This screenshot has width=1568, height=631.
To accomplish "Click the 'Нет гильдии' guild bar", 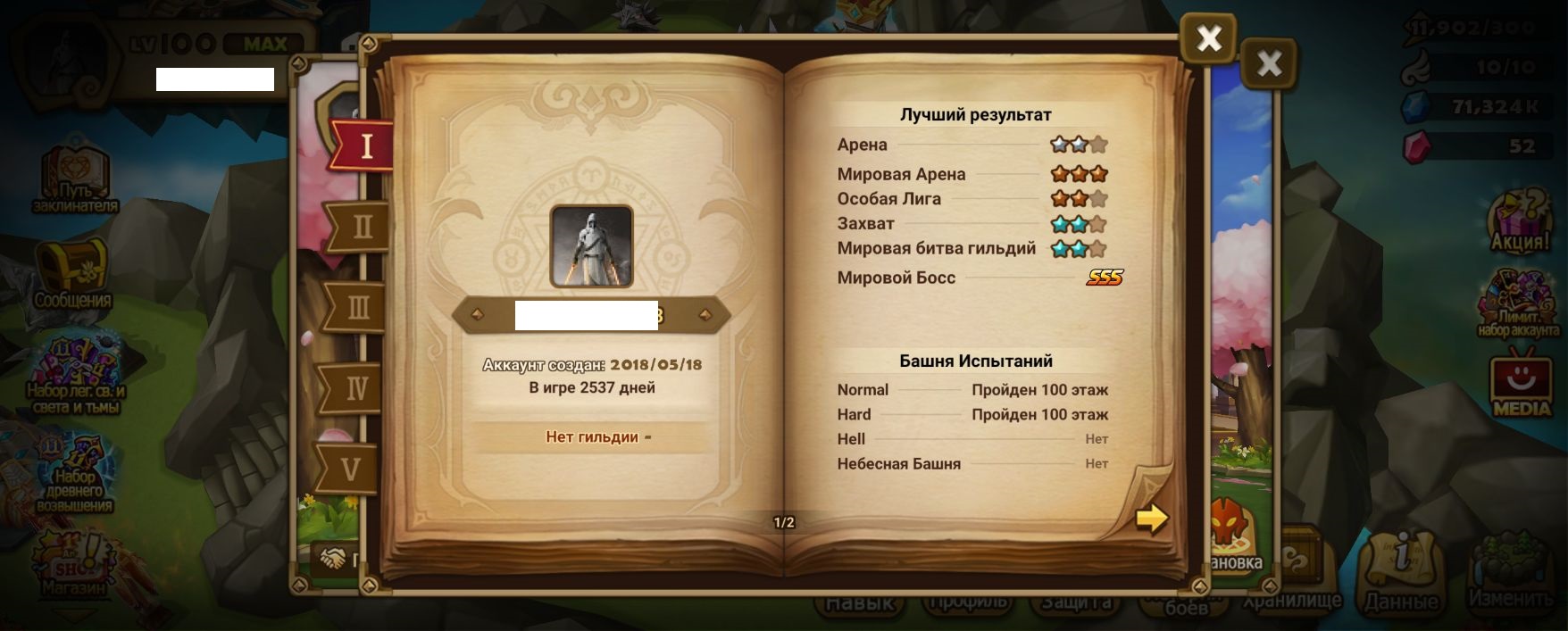I will pos(591,436).
